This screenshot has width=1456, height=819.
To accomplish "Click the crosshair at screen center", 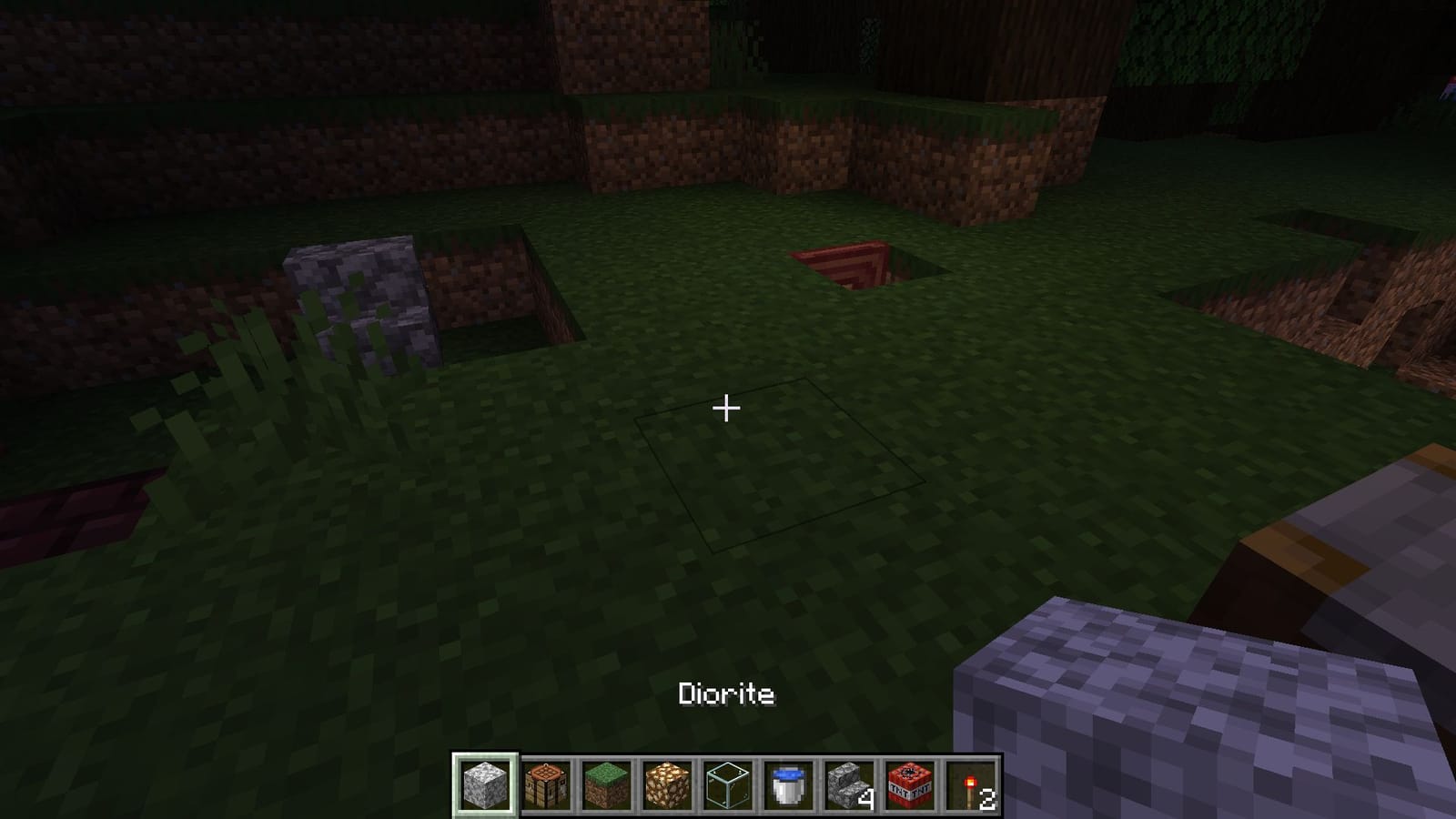I will coord(726,409).
